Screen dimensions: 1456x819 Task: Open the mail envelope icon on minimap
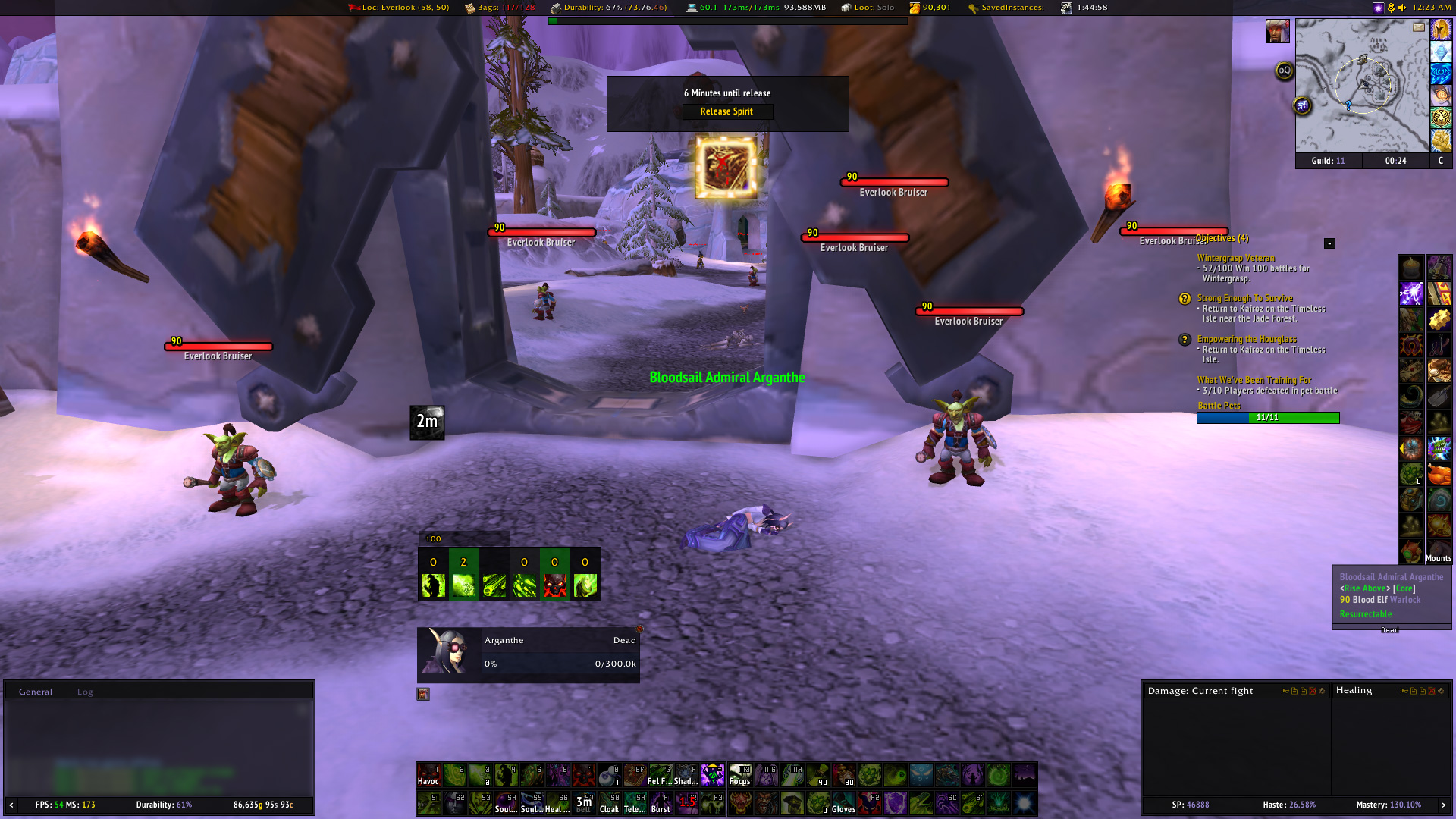pyautogui.click(x=1419, y=27)
